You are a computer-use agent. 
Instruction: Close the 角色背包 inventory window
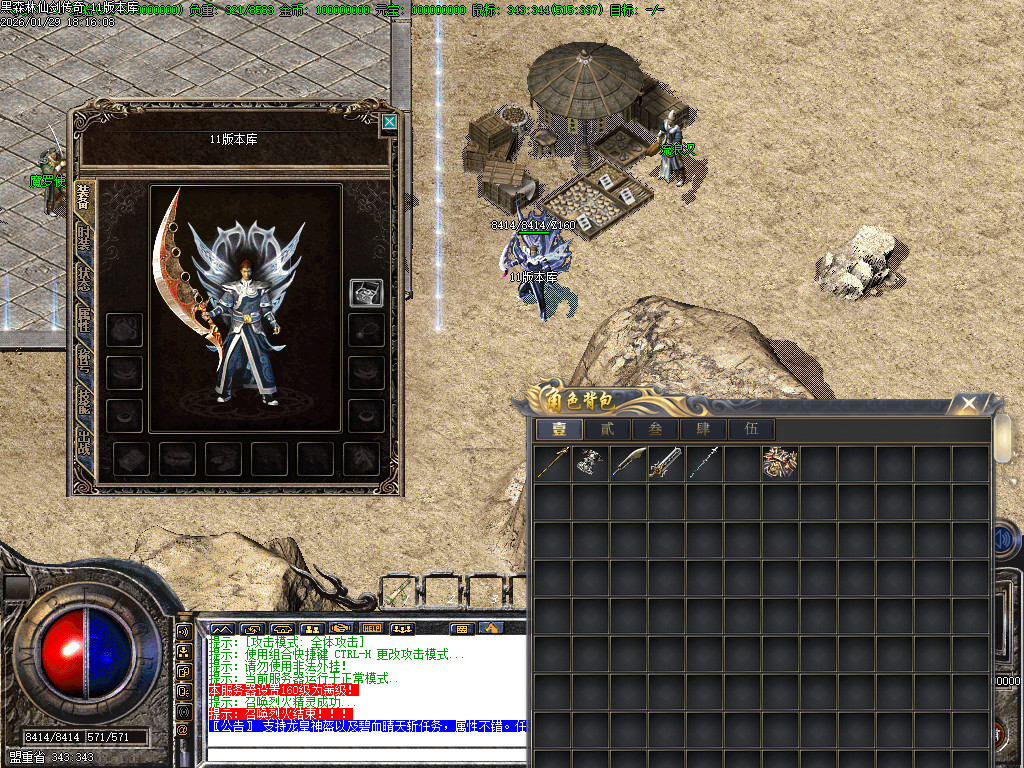[968, 403]
